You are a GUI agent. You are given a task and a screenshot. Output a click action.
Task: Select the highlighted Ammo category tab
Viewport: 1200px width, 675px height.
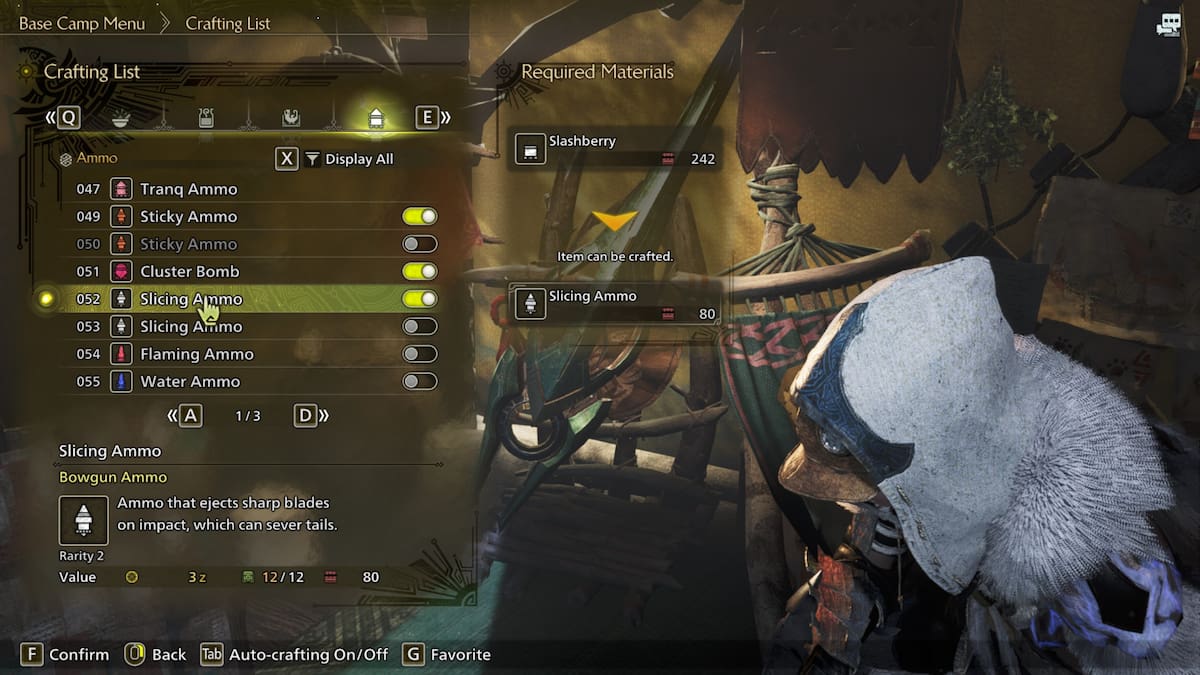click(x=376, y=118)
